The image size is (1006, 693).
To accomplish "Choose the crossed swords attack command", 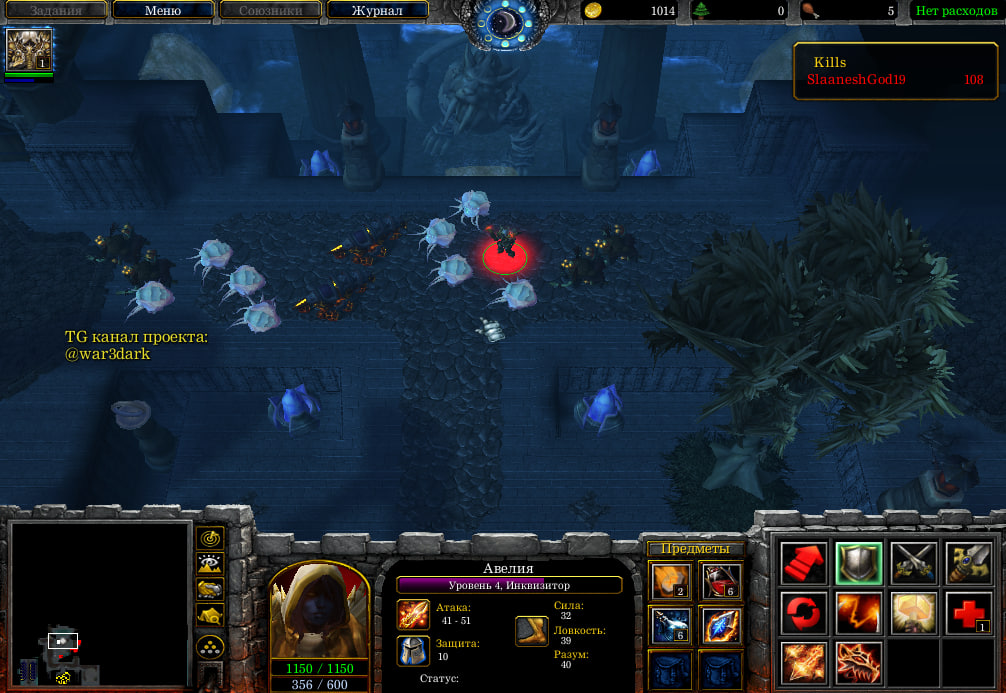I will [x=913, y=564].
